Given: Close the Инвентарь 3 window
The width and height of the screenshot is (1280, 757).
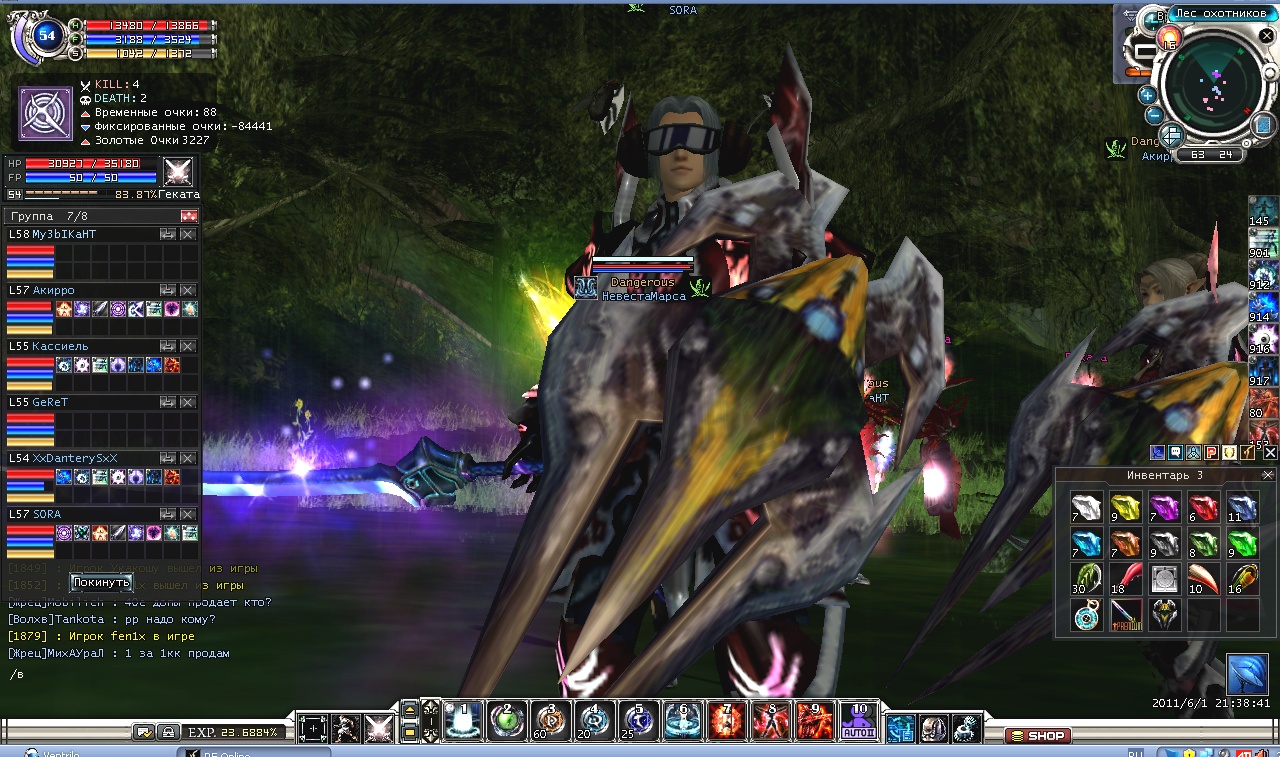Looking at the screenshot, I should click(x=1270, y=476).
